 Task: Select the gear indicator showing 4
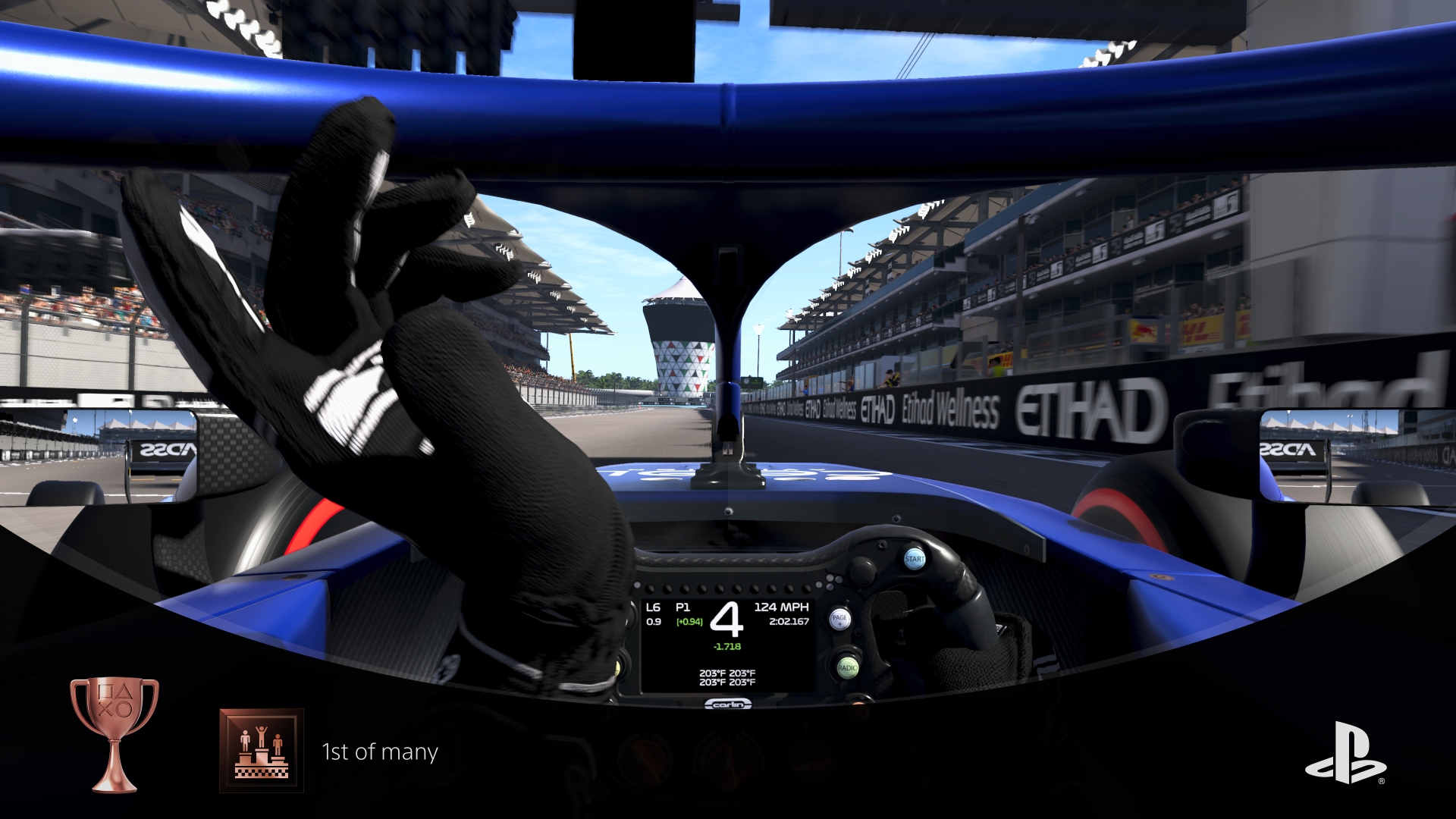click(x=728, y=620)
